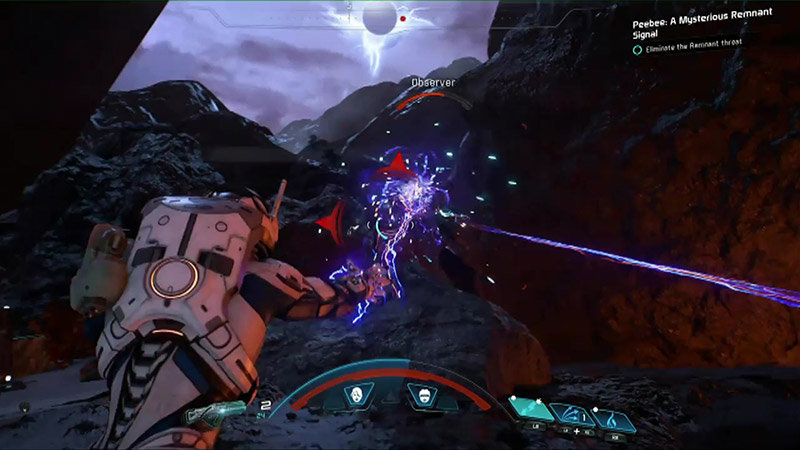Image resolution: width=800 pixels, height=450 pixels.
Task: Select the right squadmate portrait with visor
Action: (x=423, y=394)
